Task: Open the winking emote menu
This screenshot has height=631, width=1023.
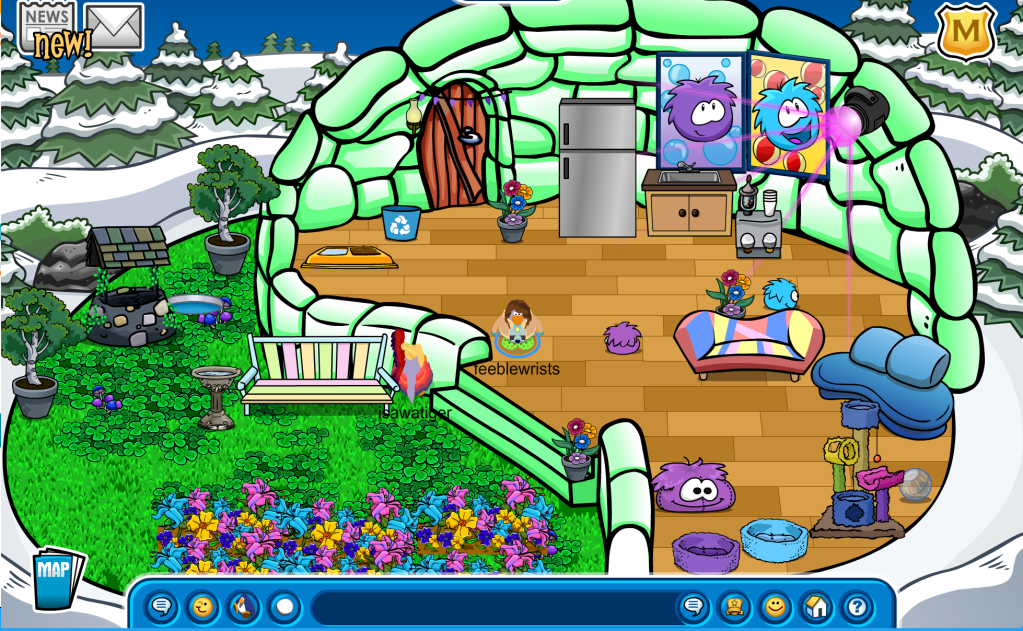Action: tap(202, 606)
